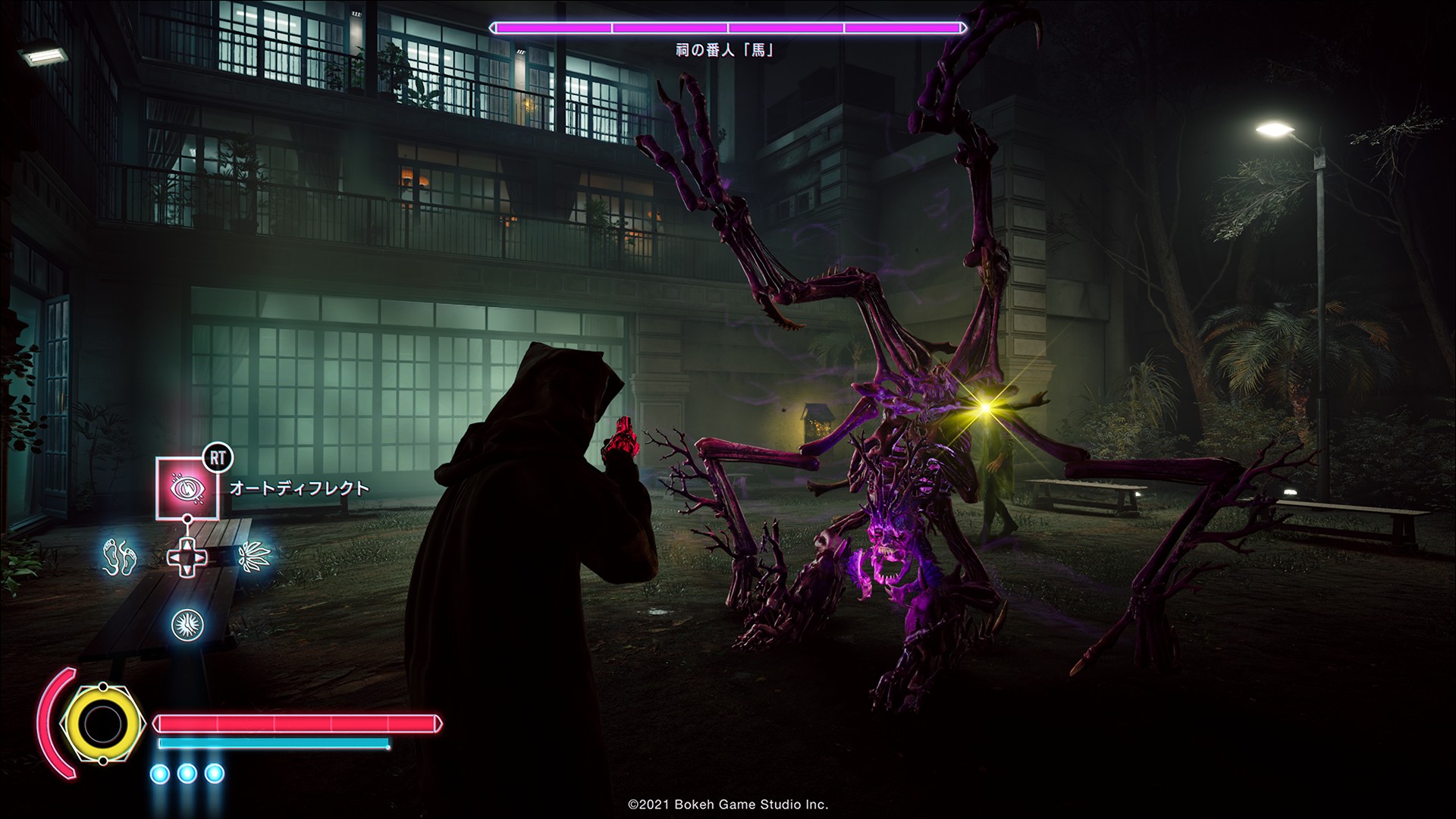
Task: Choose the lotus leaf ability icon
Action: [251, 557]
